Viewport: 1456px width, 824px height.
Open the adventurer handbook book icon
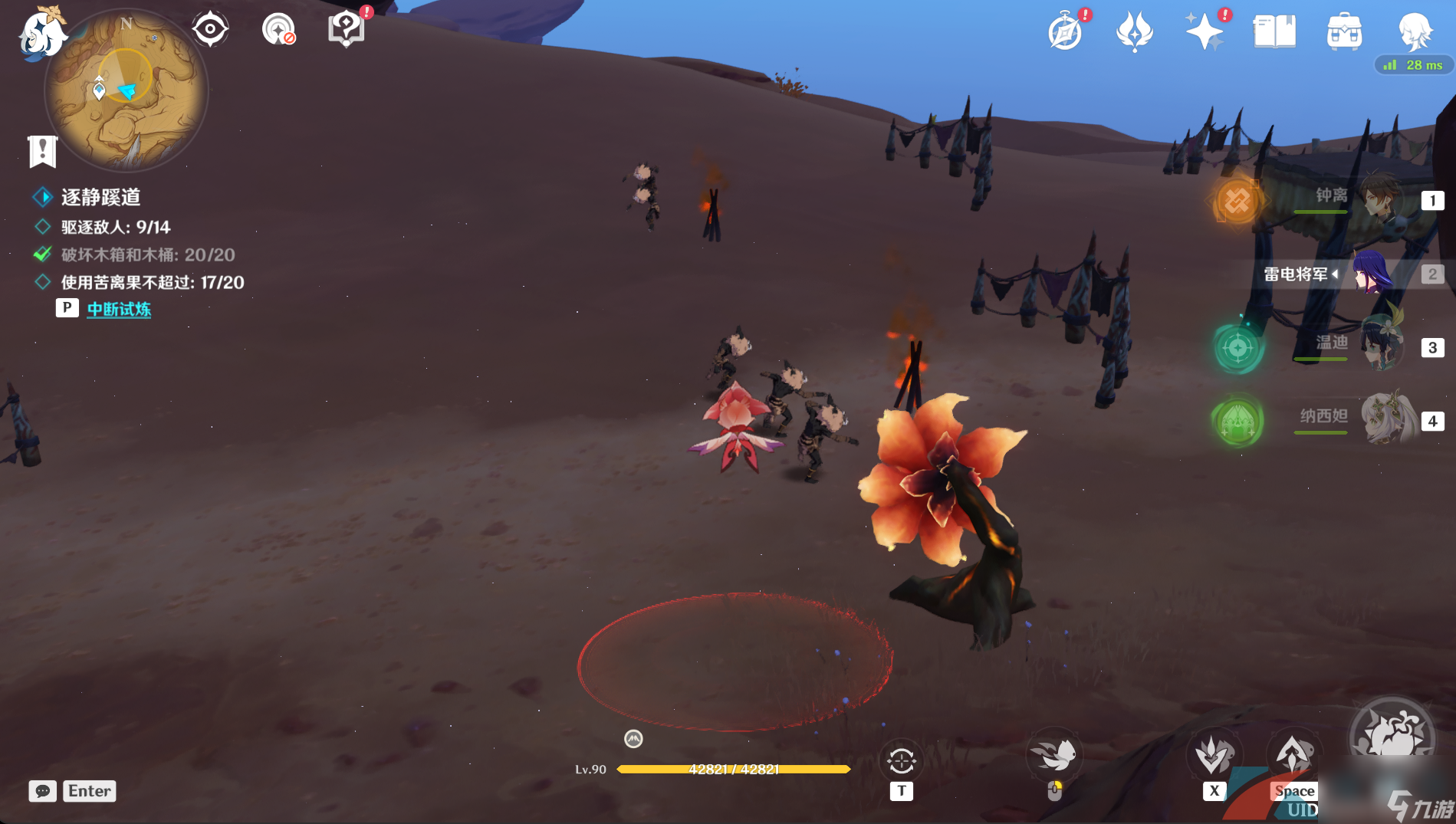(x=1274, y=32)
